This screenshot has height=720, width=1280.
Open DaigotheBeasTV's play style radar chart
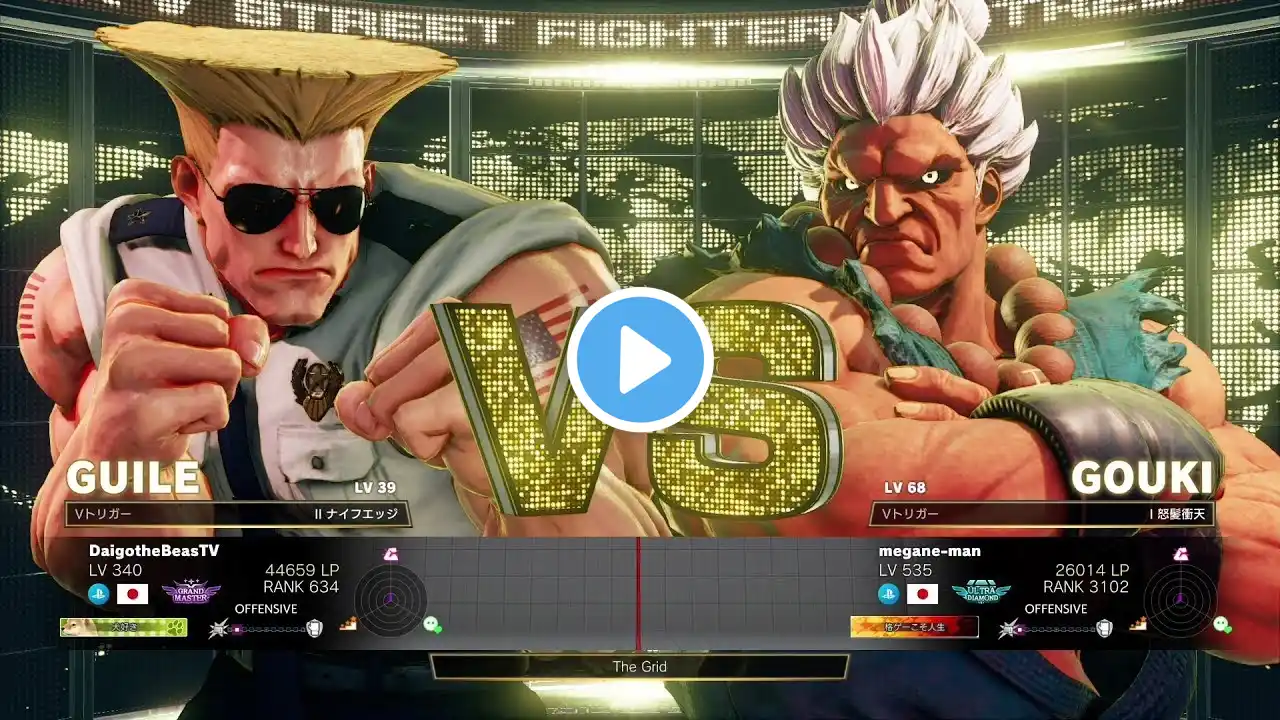point(389,599)
